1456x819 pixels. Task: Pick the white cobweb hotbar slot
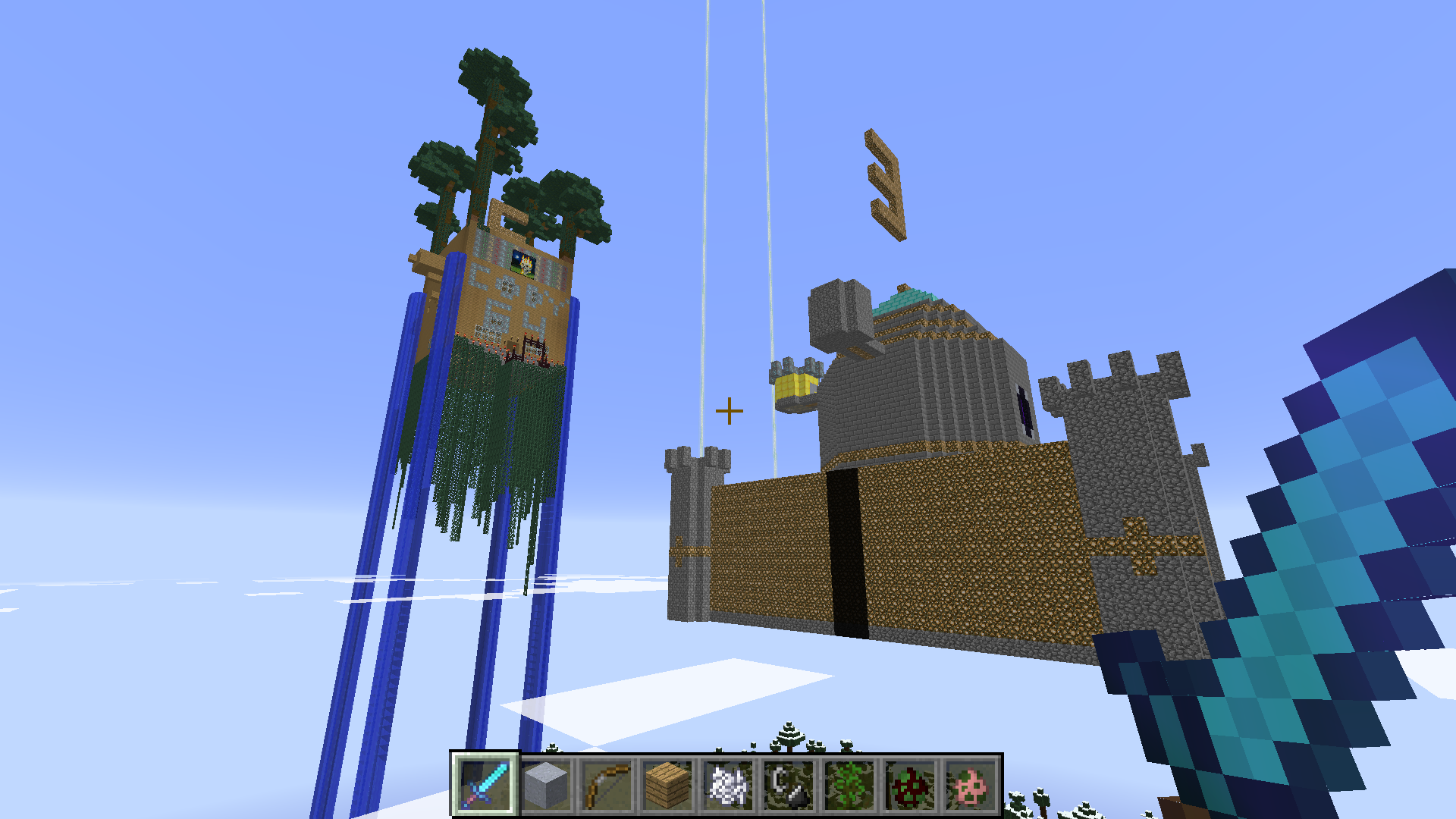(x=728, y=785)
